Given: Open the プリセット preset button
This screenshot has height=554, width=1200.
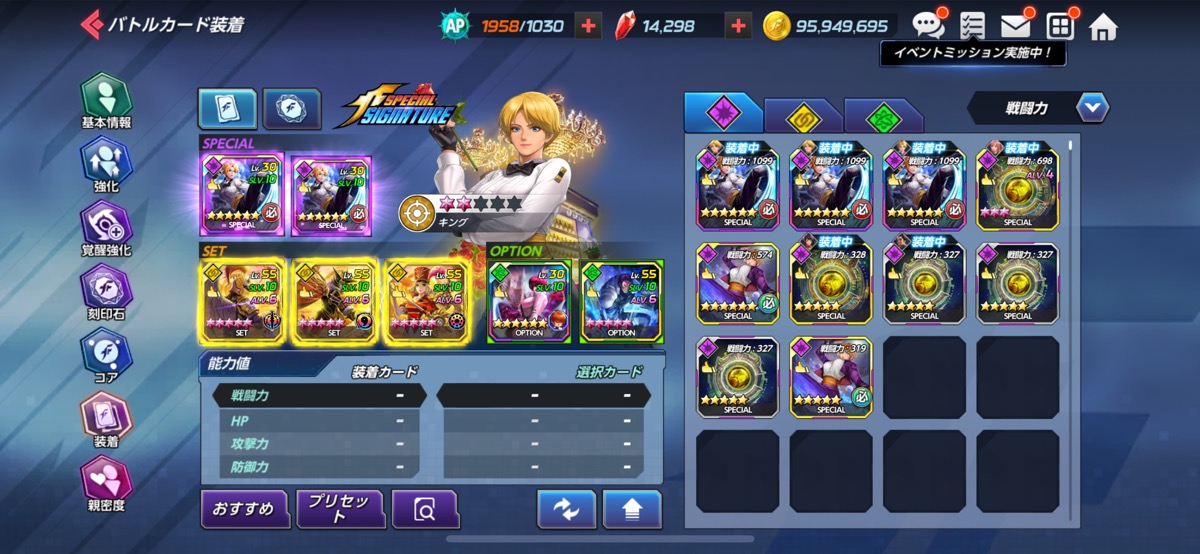Looking at the screenshot, I should tap(340, 509).
